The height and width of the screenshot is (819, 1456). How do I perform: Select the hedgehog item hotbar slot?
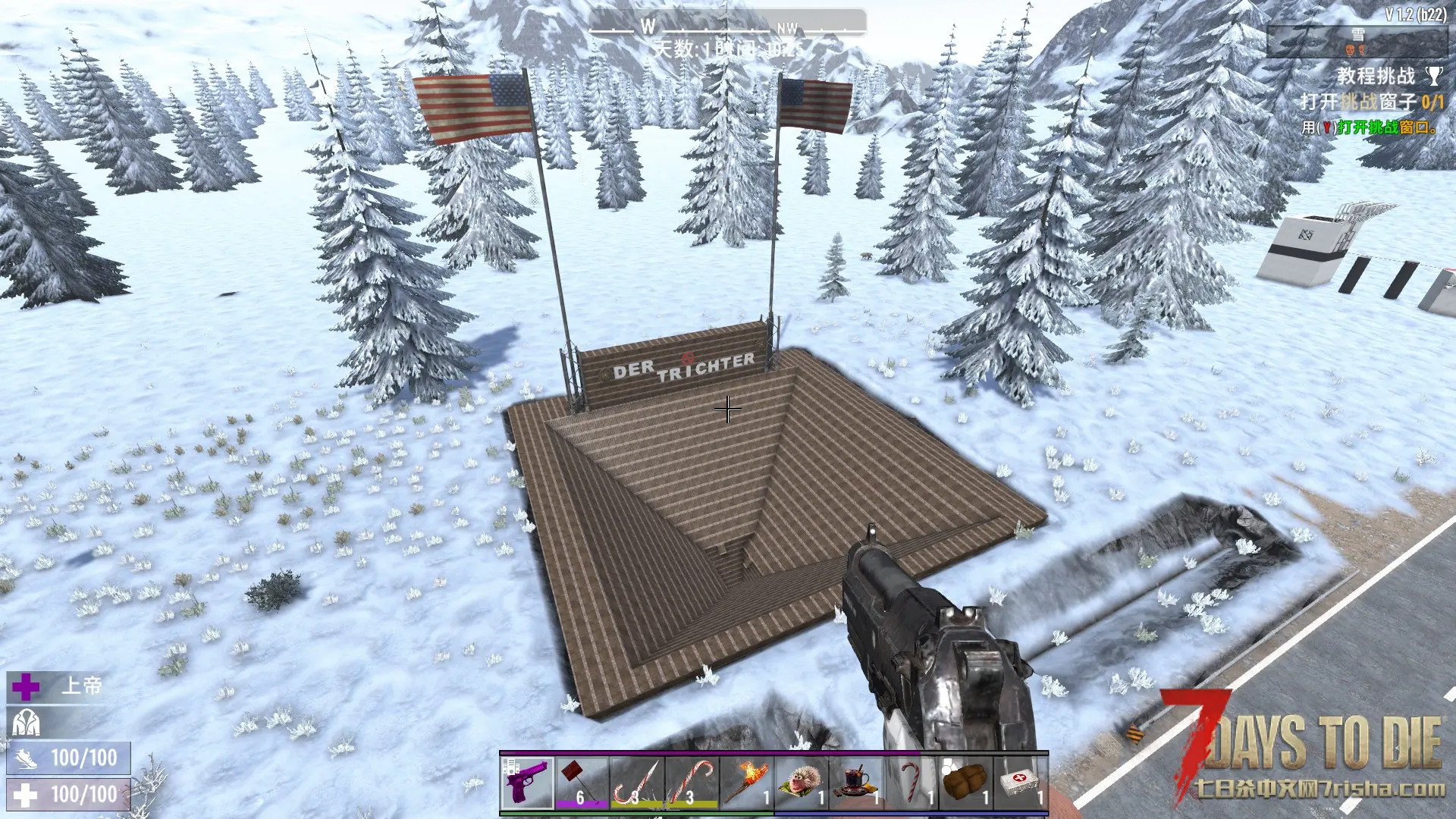click(x=802, y=783)
